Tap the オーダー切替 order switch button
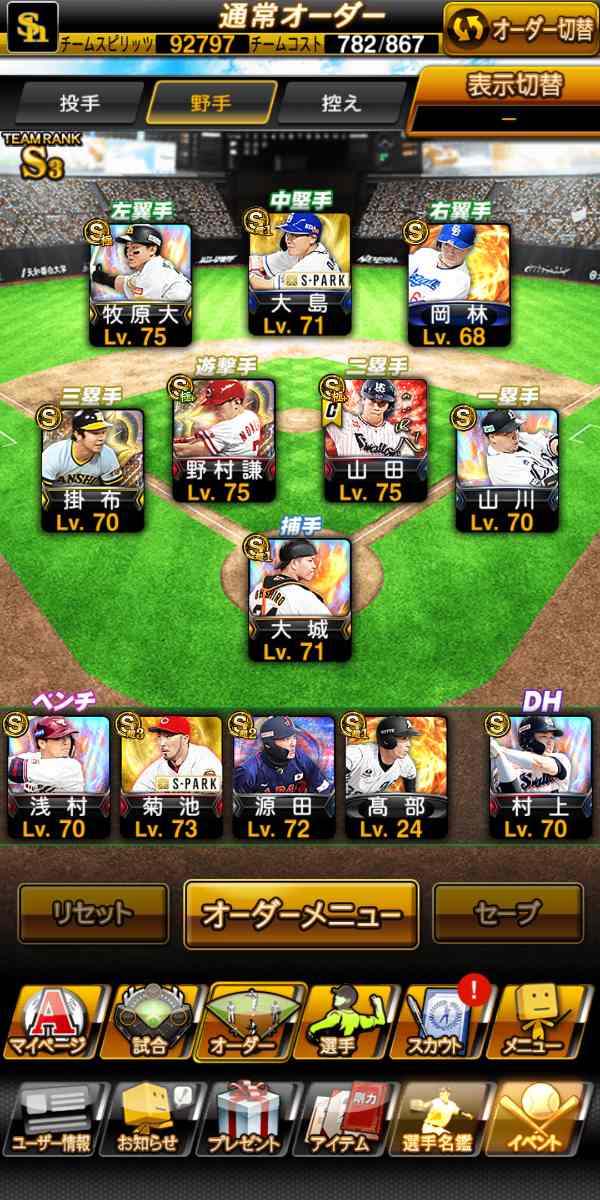The width and height of the screenshot is (600, 1200). 520,29
